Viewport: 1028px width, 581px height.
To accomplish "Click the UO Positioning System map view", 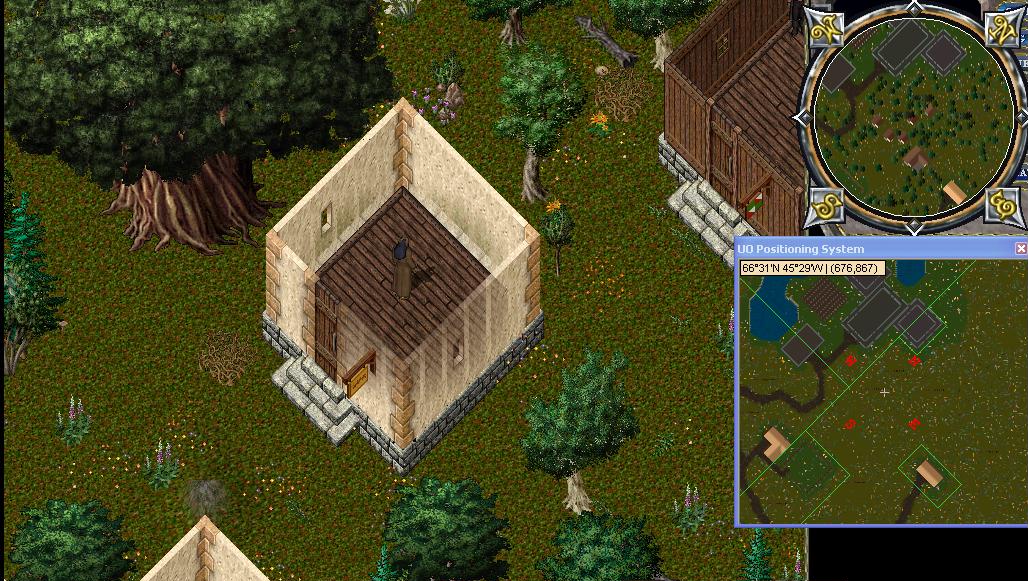I will click(882, 400).
